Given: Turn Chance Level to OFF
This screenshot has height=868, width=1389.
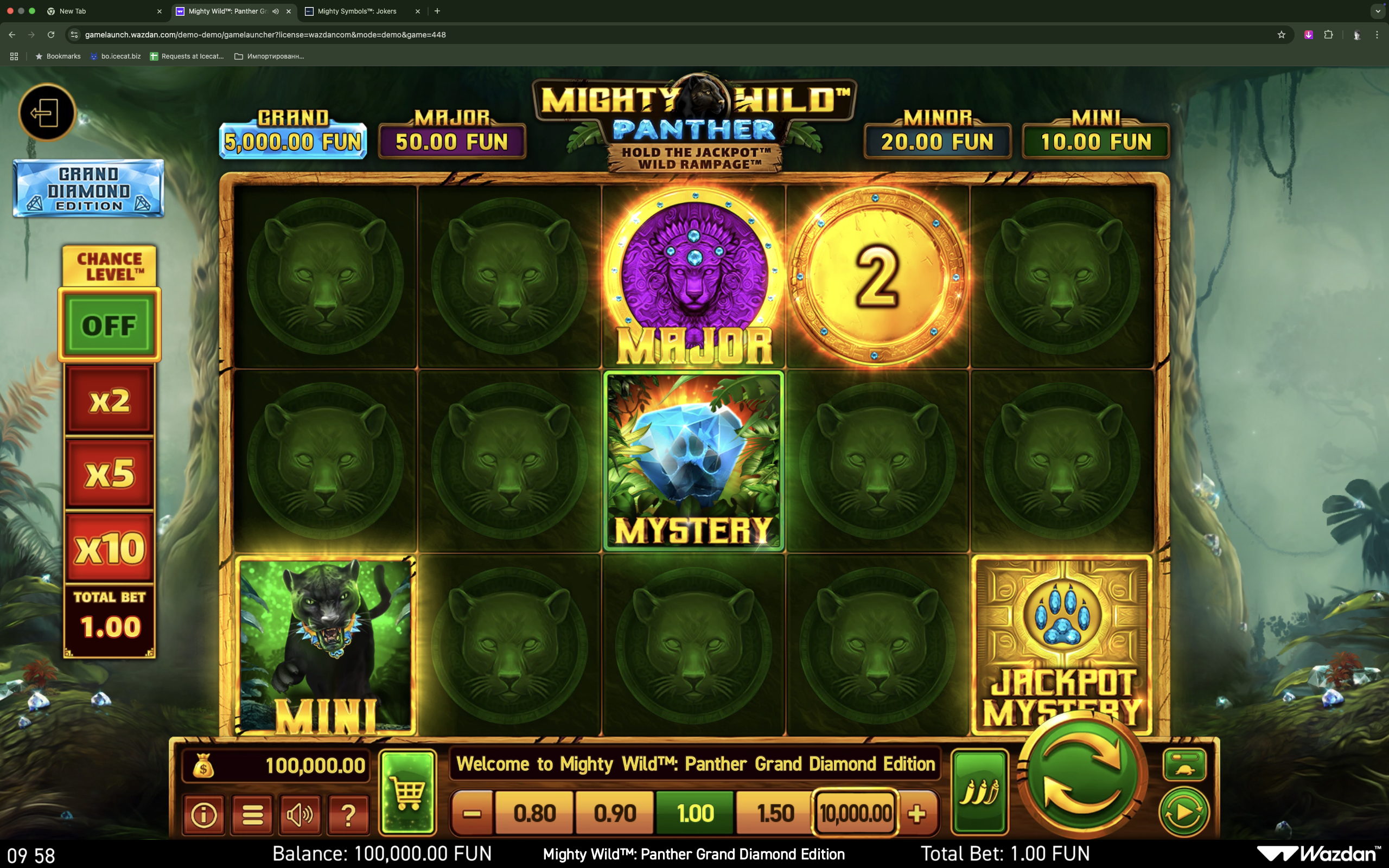Looking at the screenshot, I should tap(109, 325).
